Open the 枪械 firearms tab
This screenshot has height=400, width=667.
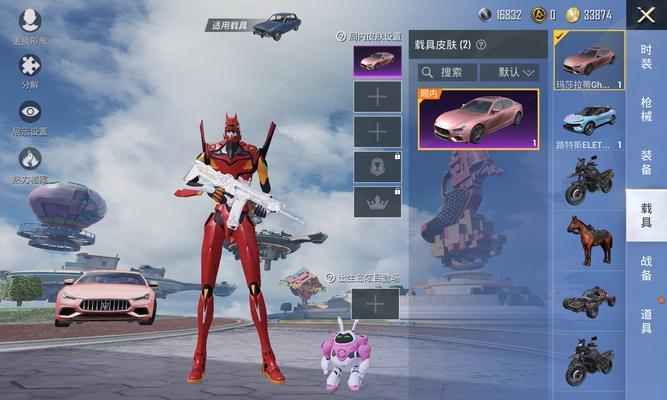point(647,110)
